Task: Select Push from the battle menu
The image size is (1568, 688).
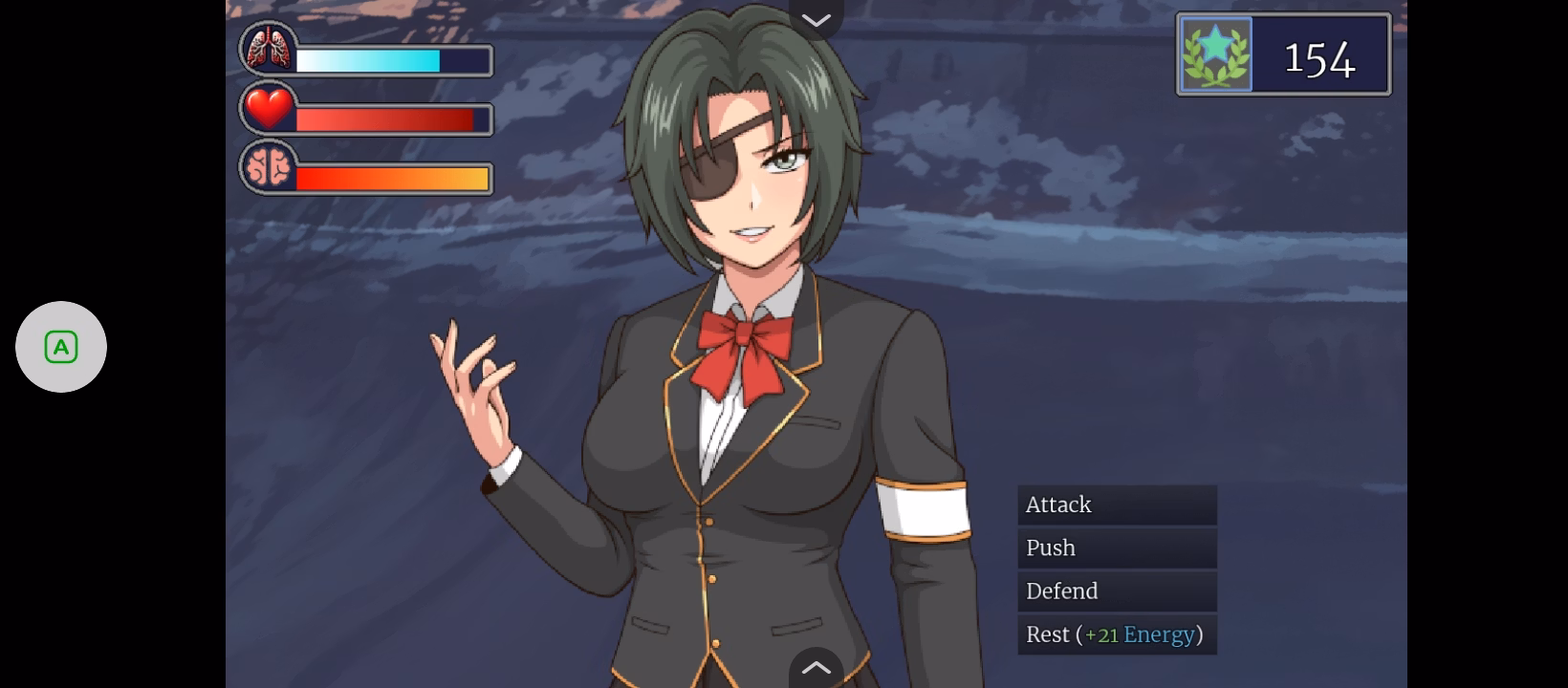Action: [1116, 548]
